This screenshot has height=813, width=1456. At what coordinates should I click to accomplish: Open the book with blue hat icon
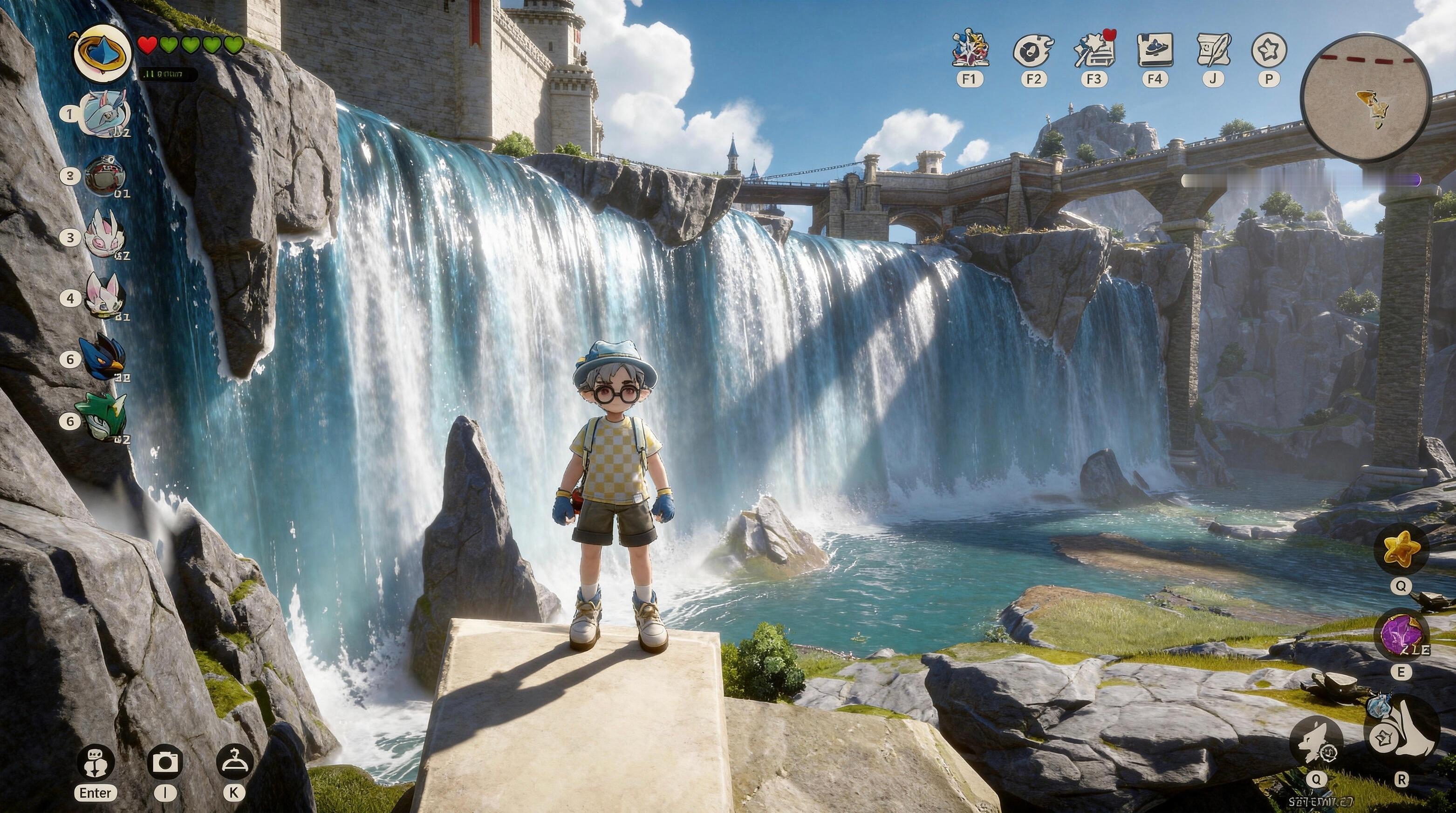click(x=1155, y=50)
